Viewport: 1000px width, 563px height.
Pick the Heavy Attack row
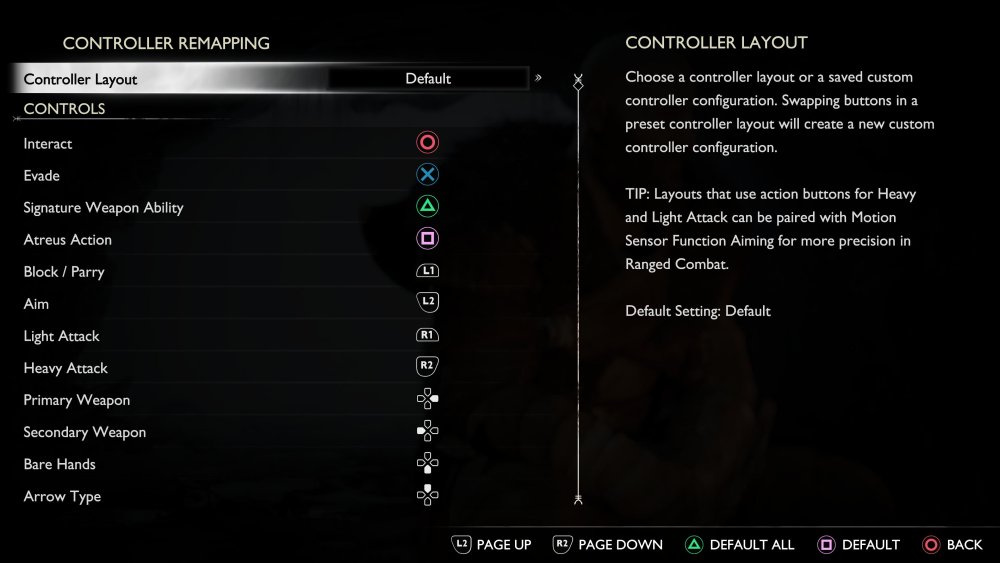[230, 368]
